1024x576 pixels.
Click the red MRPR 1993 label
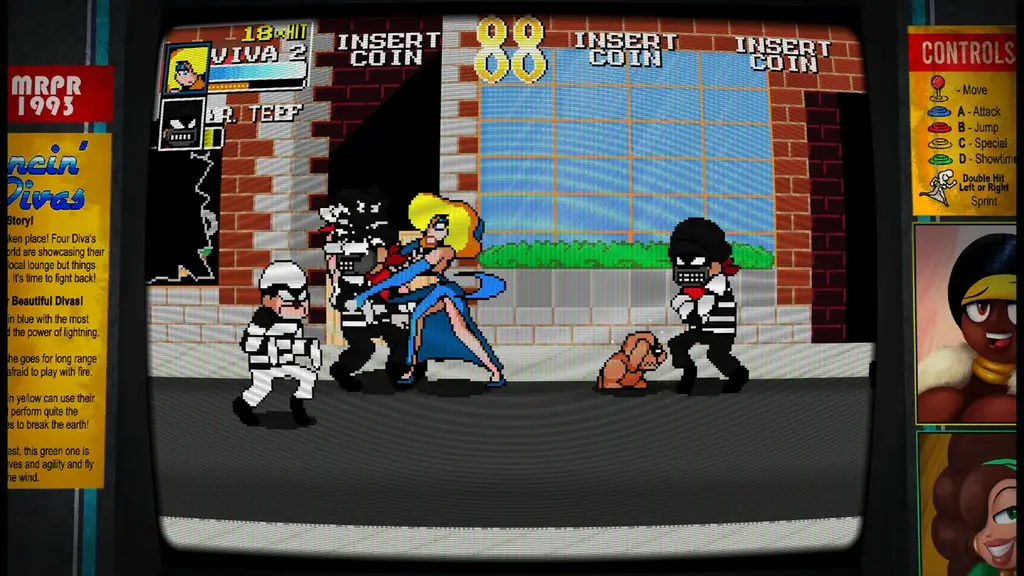(x=60, y=94)
